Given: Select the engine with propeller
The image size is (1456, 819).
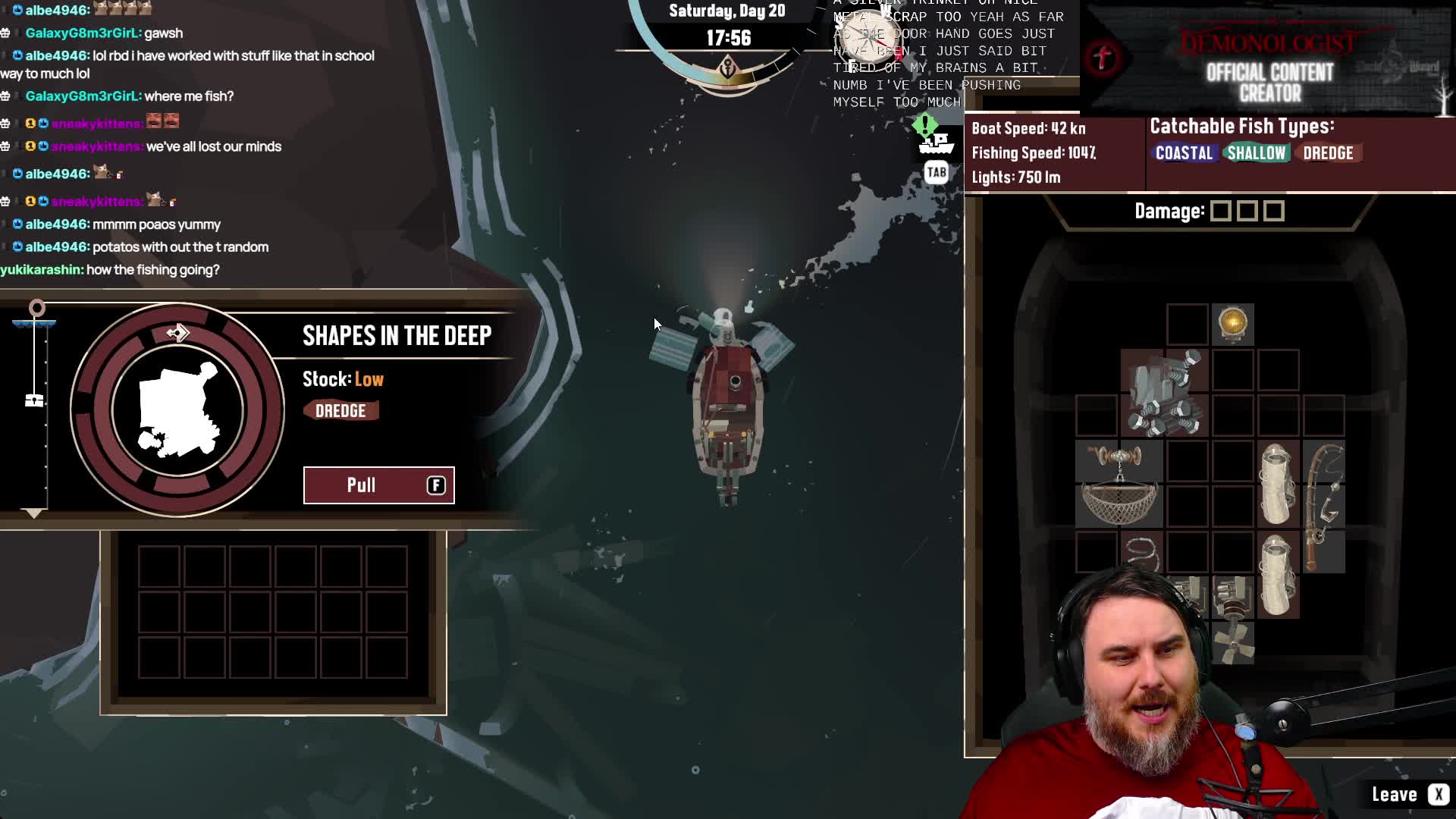Looking at the screenshot, I should [1233, 620].
